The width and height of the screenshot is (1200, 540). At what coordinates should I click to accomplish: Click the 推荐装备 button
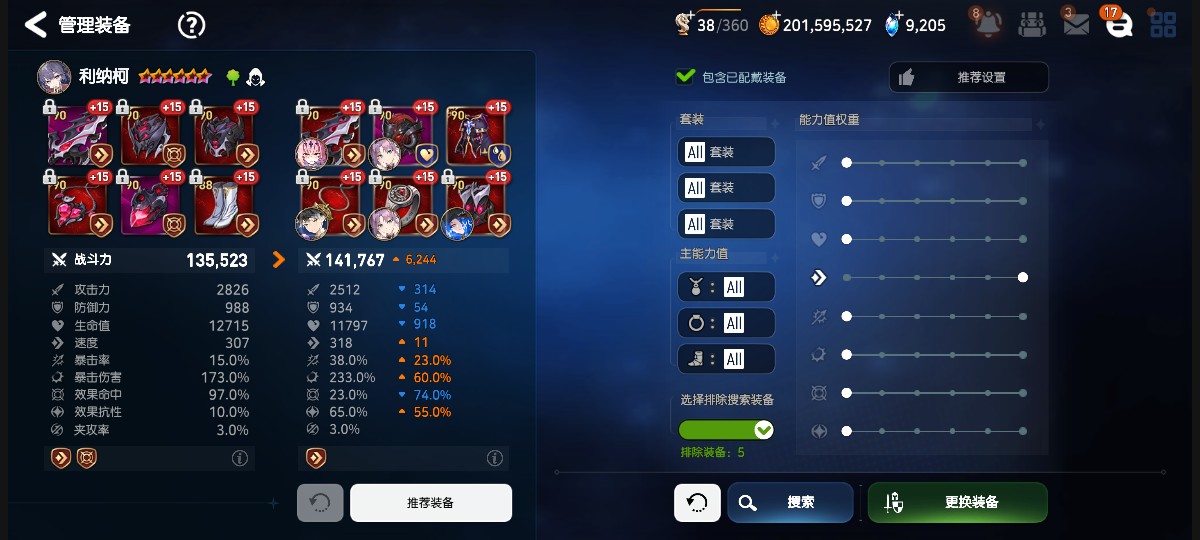coord(430,503)
